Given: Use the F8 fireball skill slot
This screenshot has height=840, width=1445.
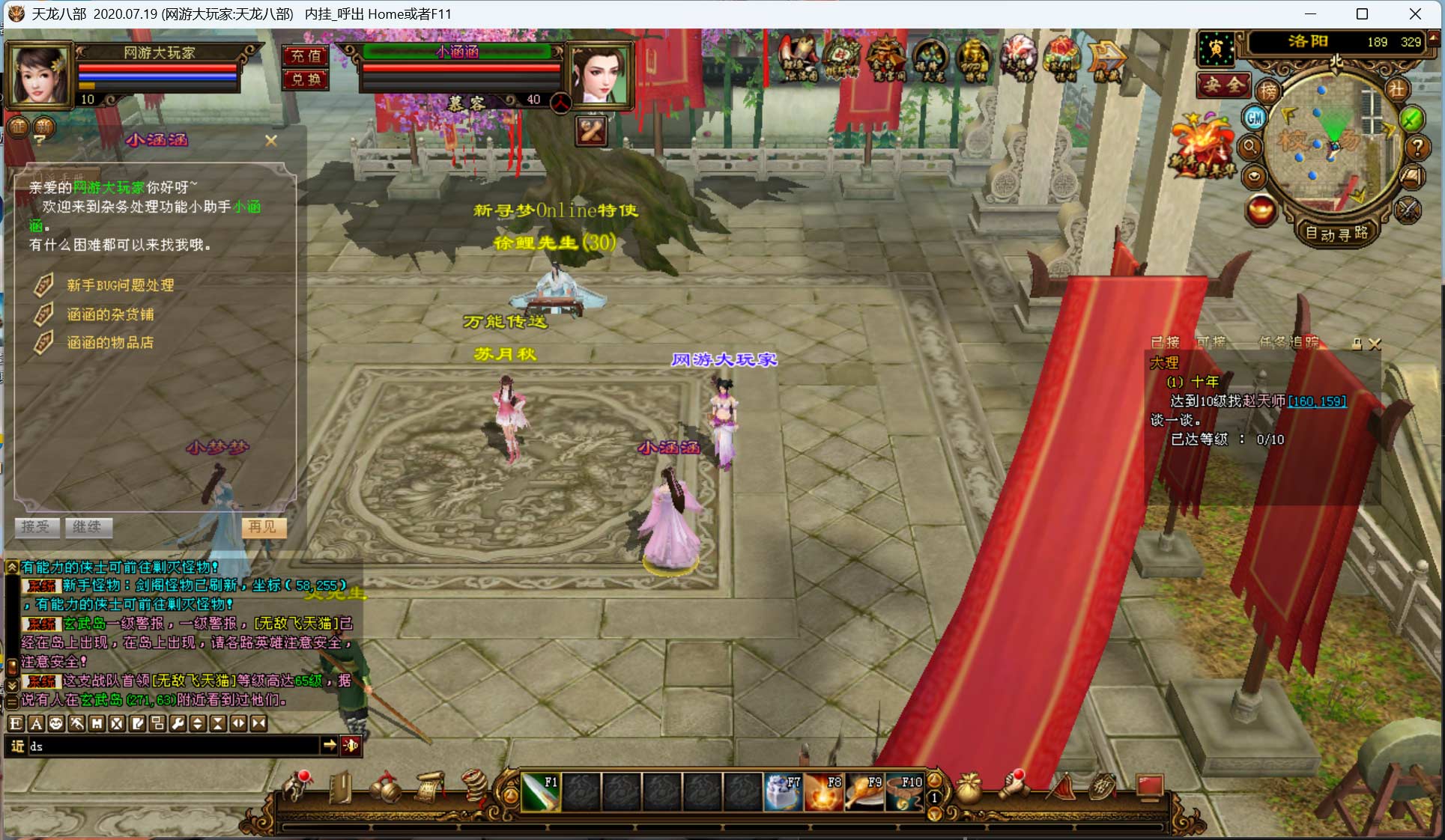Looking at the screenshot, I should [824, 793].
